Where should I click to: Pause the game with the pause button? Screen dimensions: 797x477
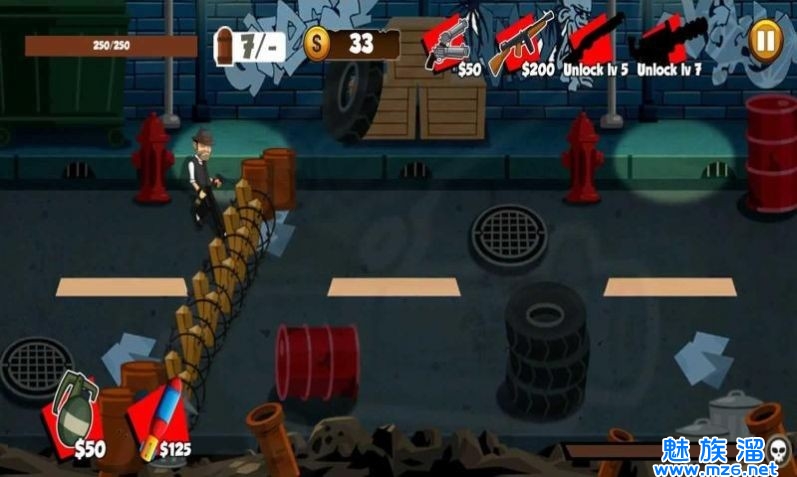[765, 41]
